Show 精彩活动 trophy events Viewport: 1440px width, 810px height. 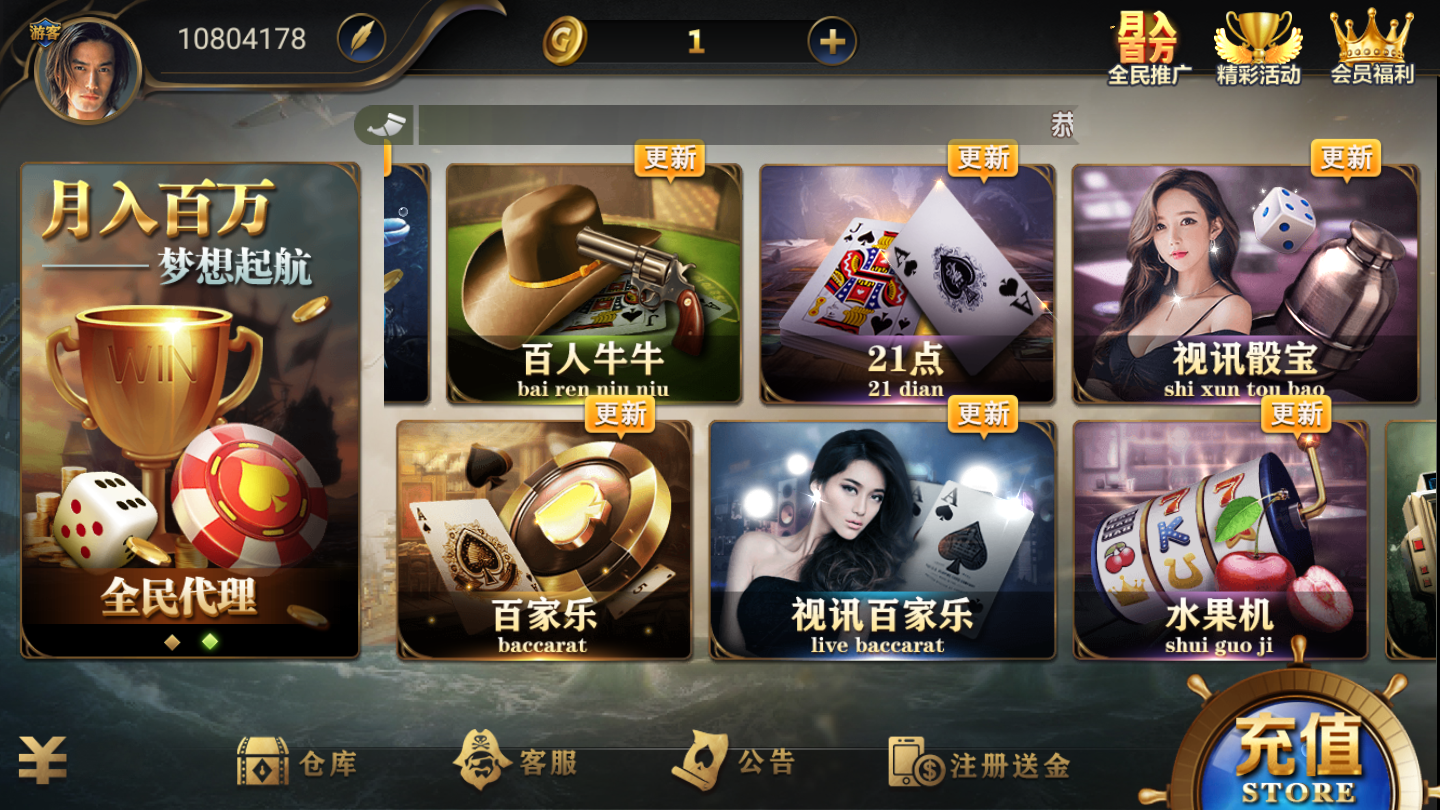pyautogui.click(x=1258, y=48)
